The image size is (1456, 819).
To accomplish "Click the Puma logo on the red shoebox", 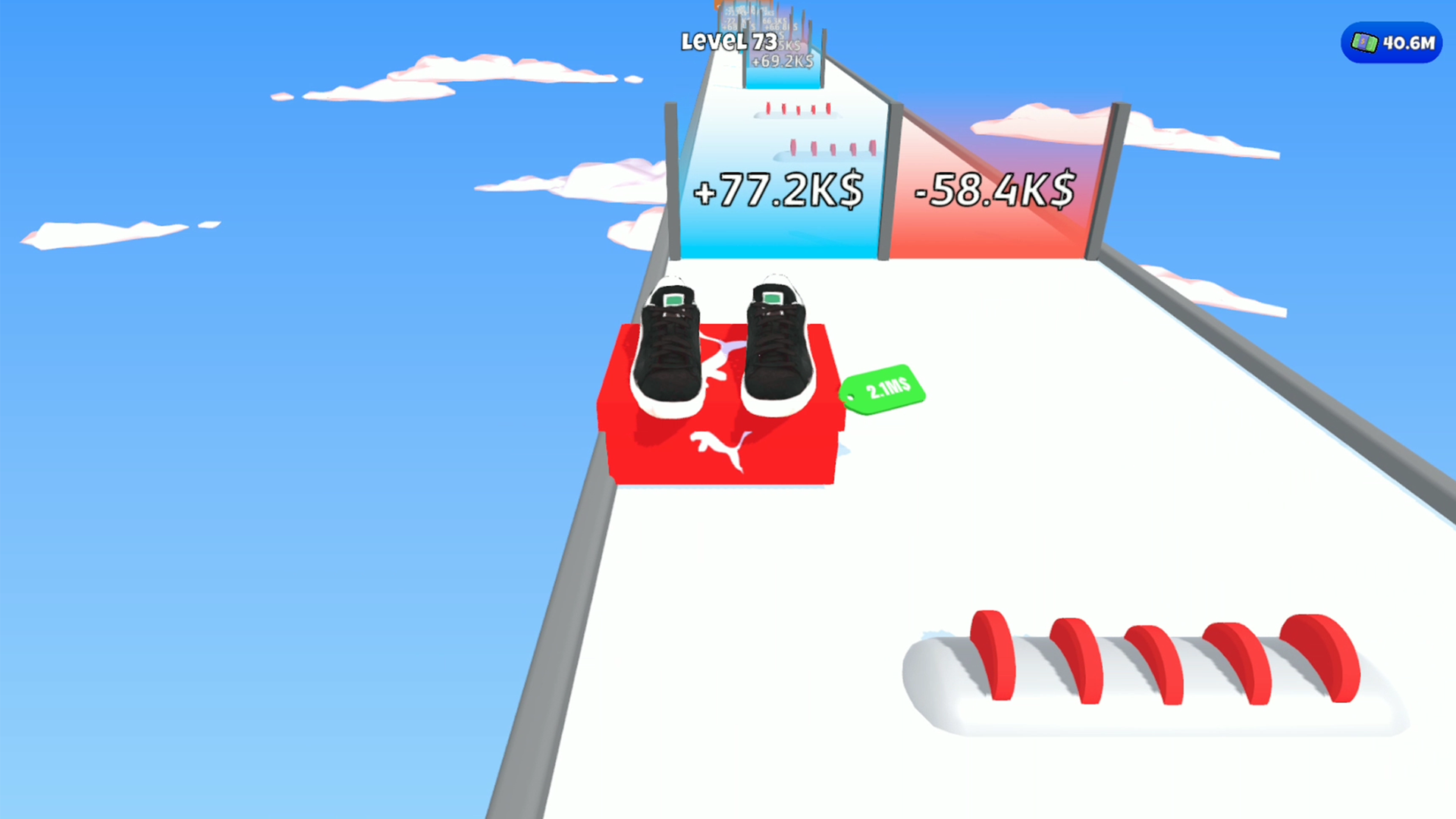I will [x=719, y=450].
